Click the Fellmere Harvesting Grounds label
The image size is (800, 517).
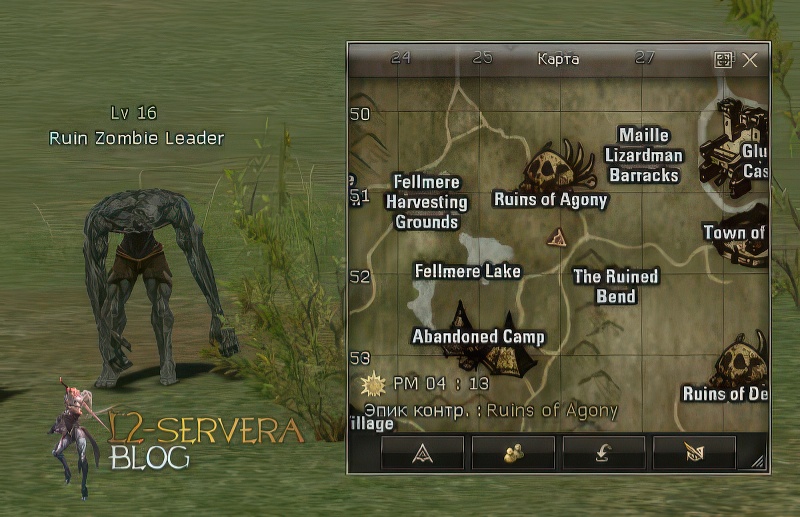tap(427, 202)
